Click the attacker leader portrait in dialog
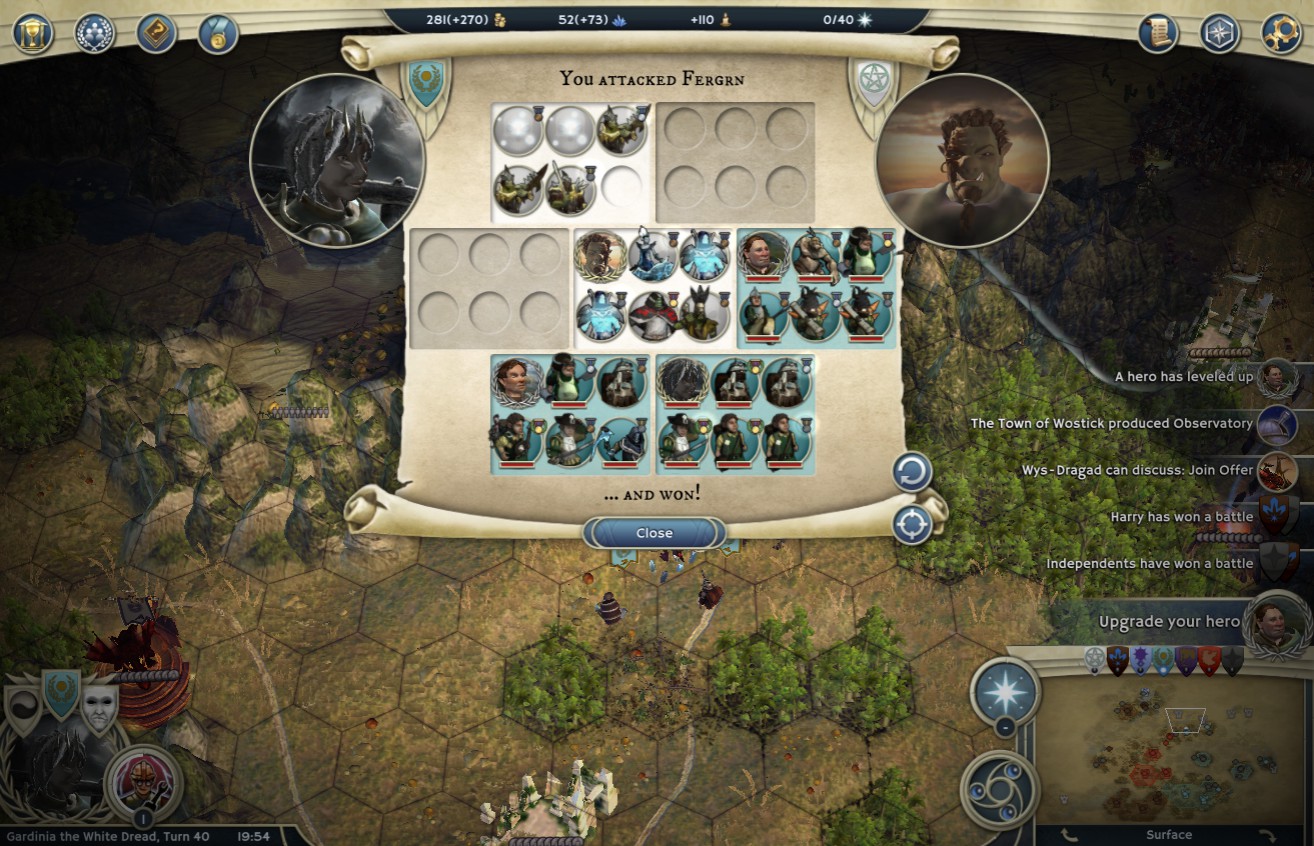The height and width of the screenshot is (846, 1314). (x=337, y=160)
